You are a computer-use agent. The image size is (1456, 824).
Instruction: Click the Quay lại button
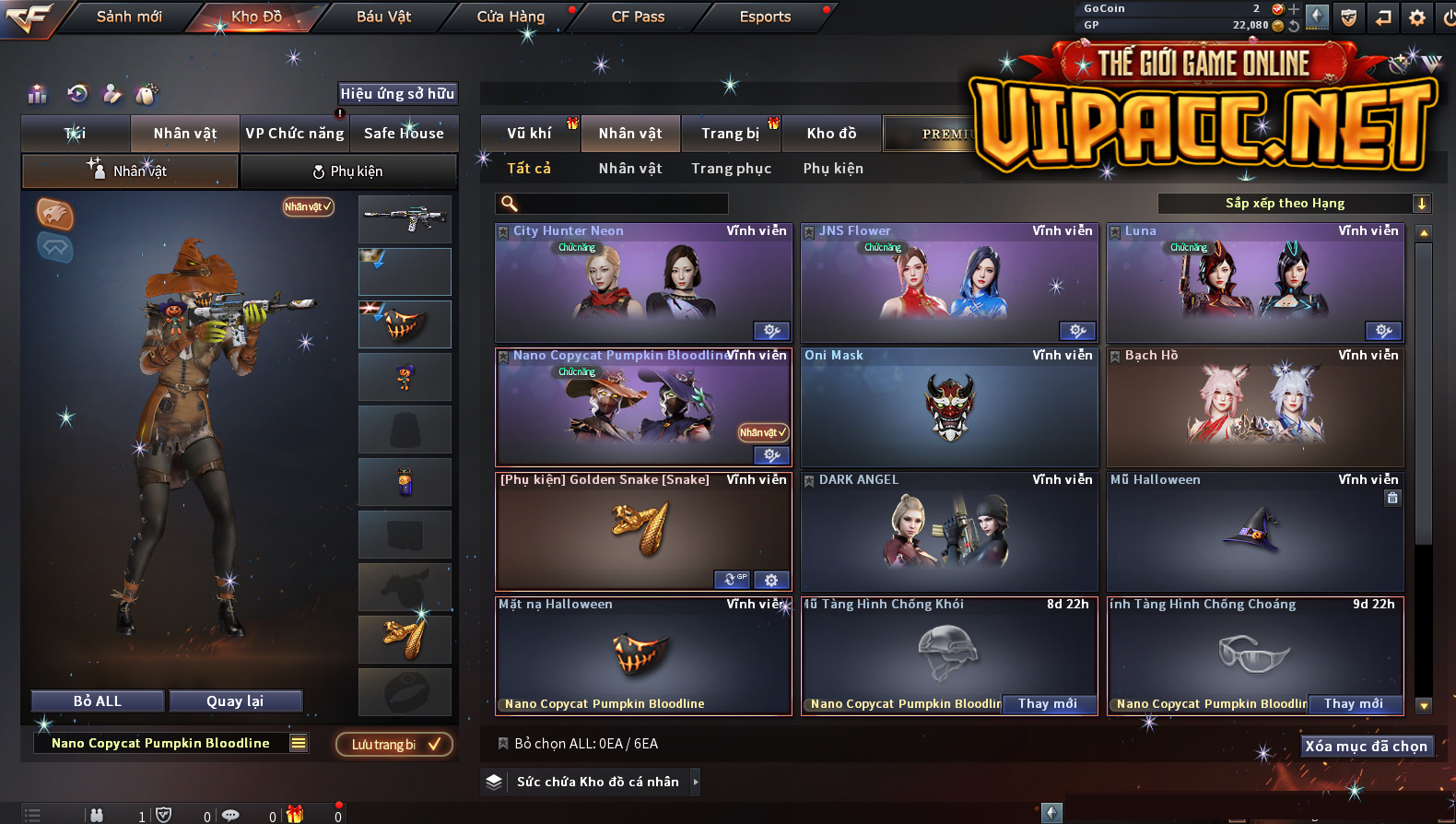point(235,701)
